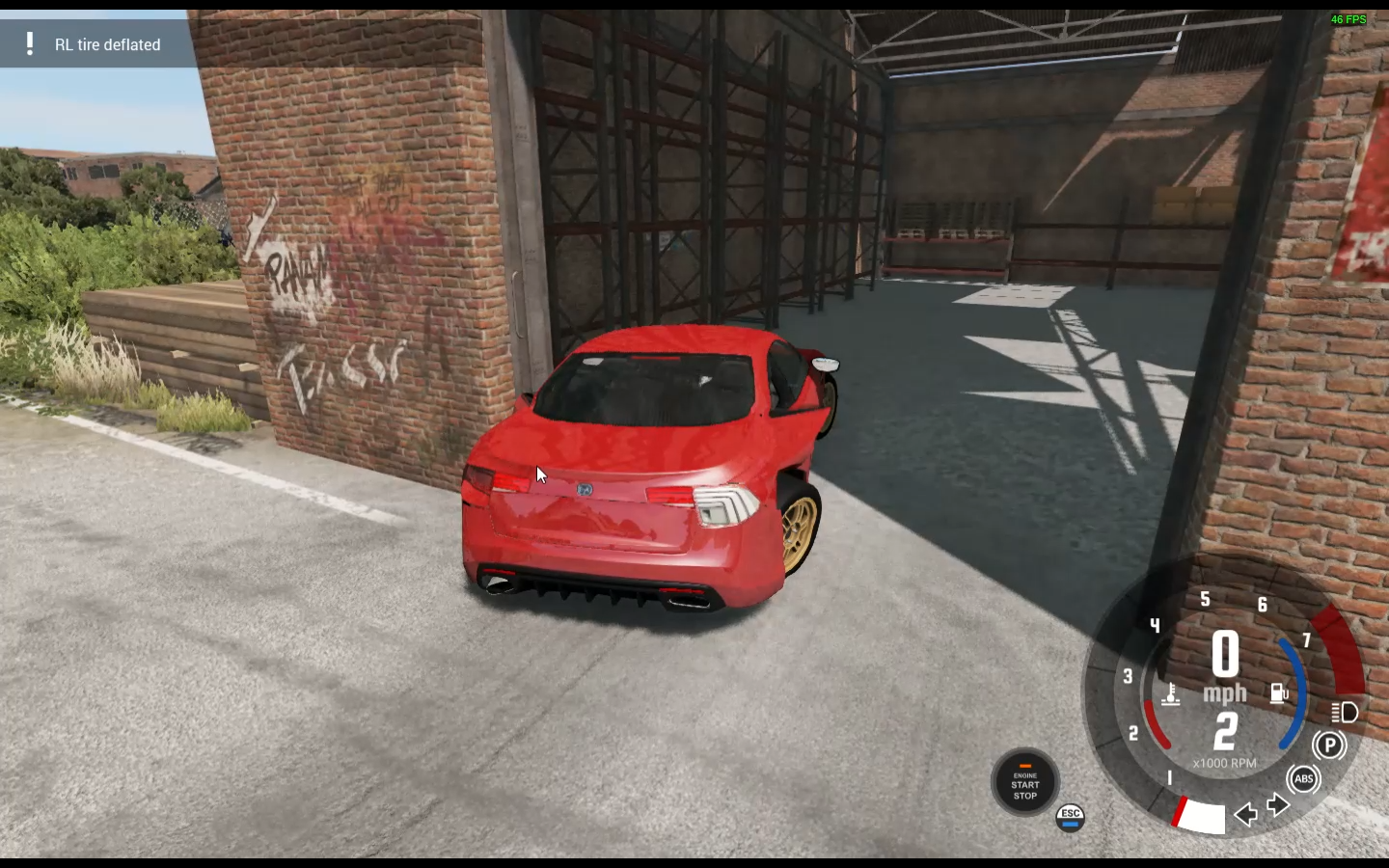
Task: Dismiss the RL tire deflated notification
Action: pyautogui.click(x=96, y=44)
